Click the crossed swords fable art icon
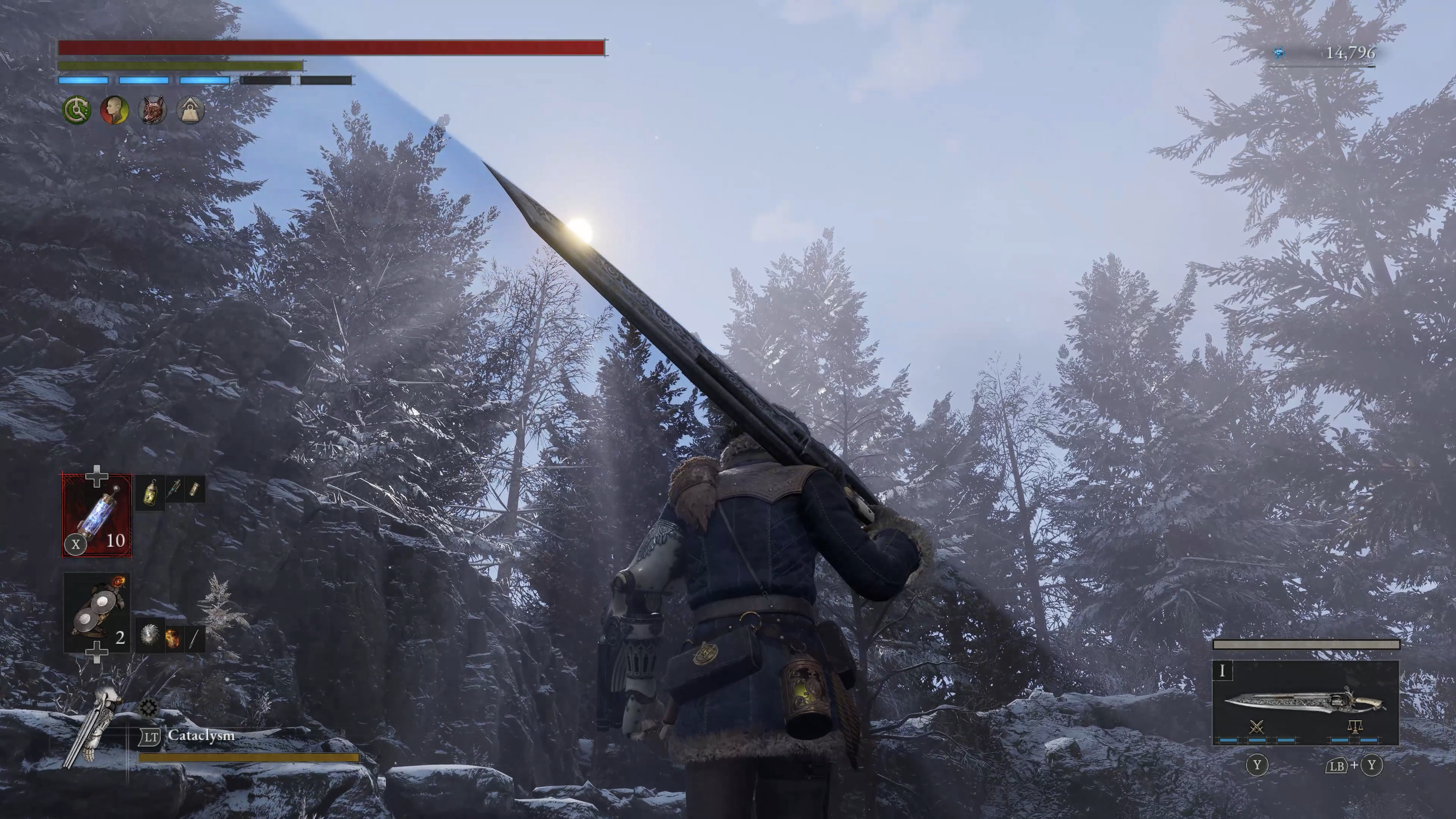Screen dimensions: 1456x819 (1256, 727)
